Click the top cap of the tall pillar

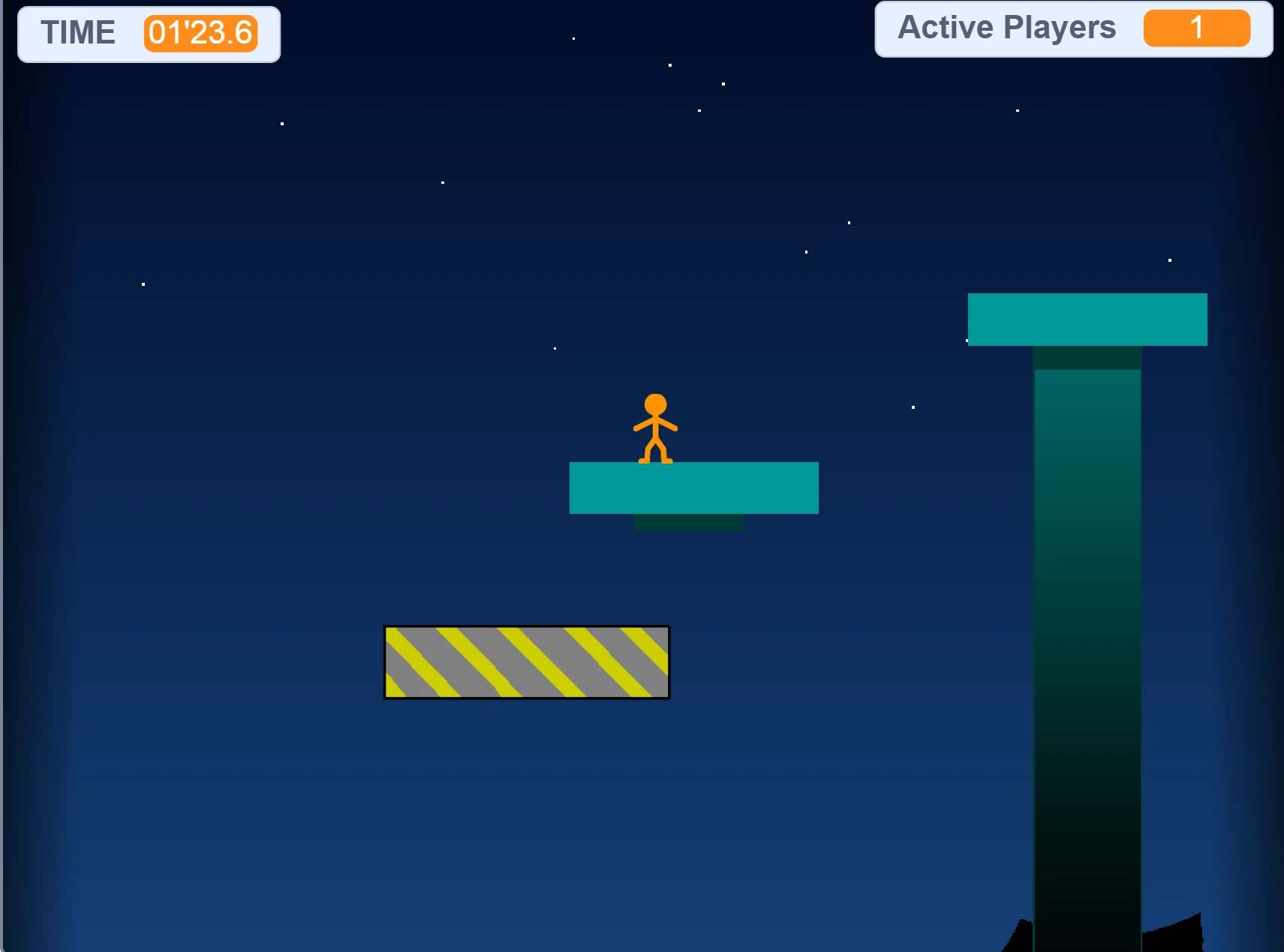1087,318
